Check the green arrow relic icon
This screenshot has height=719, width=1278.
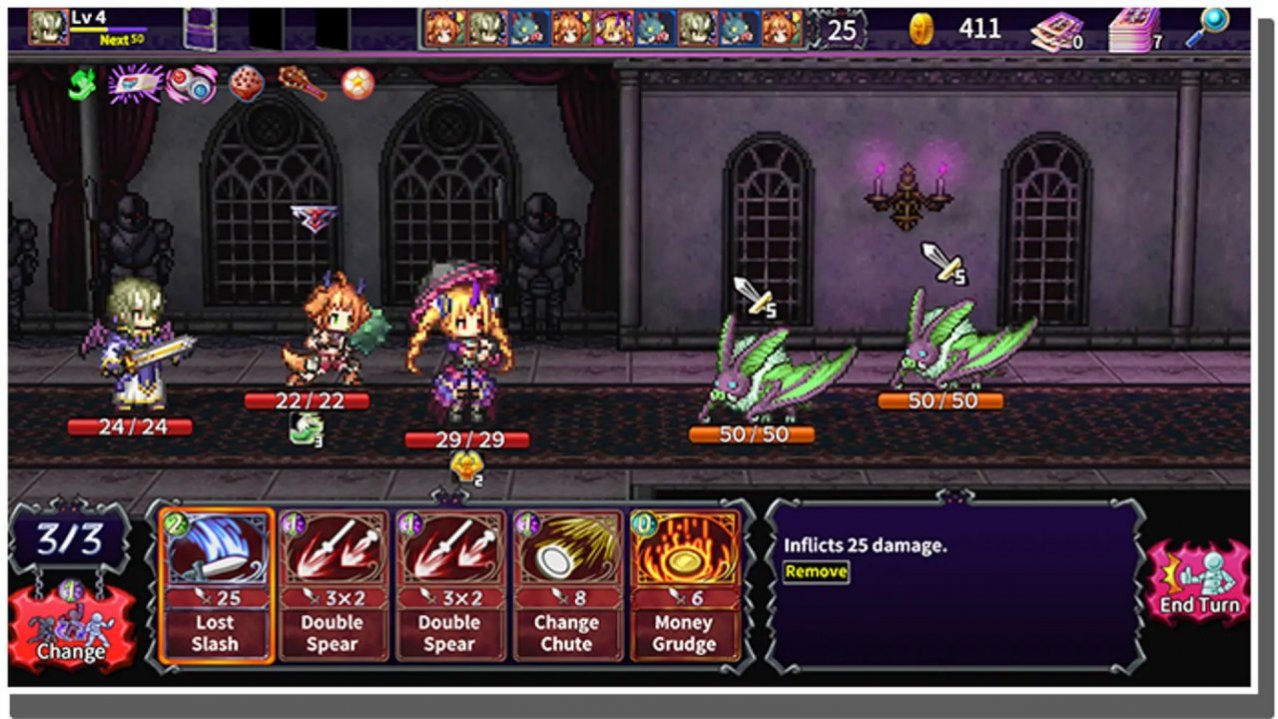pyautogui.click(x=82, y=84)
